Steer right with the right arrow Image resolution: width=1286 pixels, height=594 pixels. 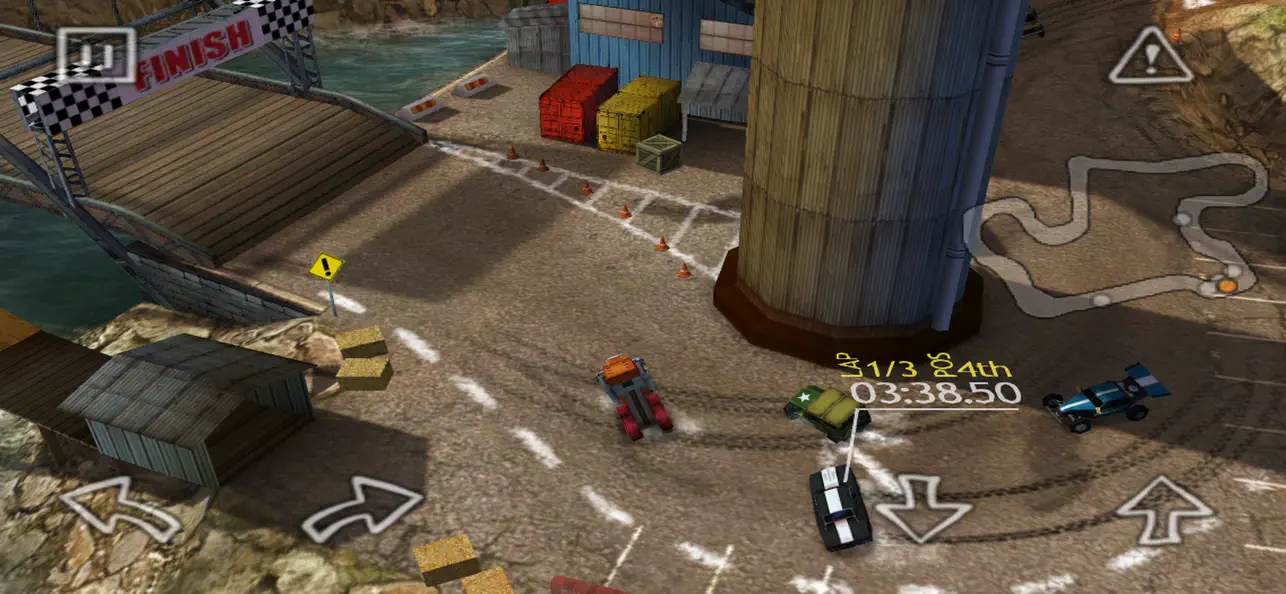(362, 509)
